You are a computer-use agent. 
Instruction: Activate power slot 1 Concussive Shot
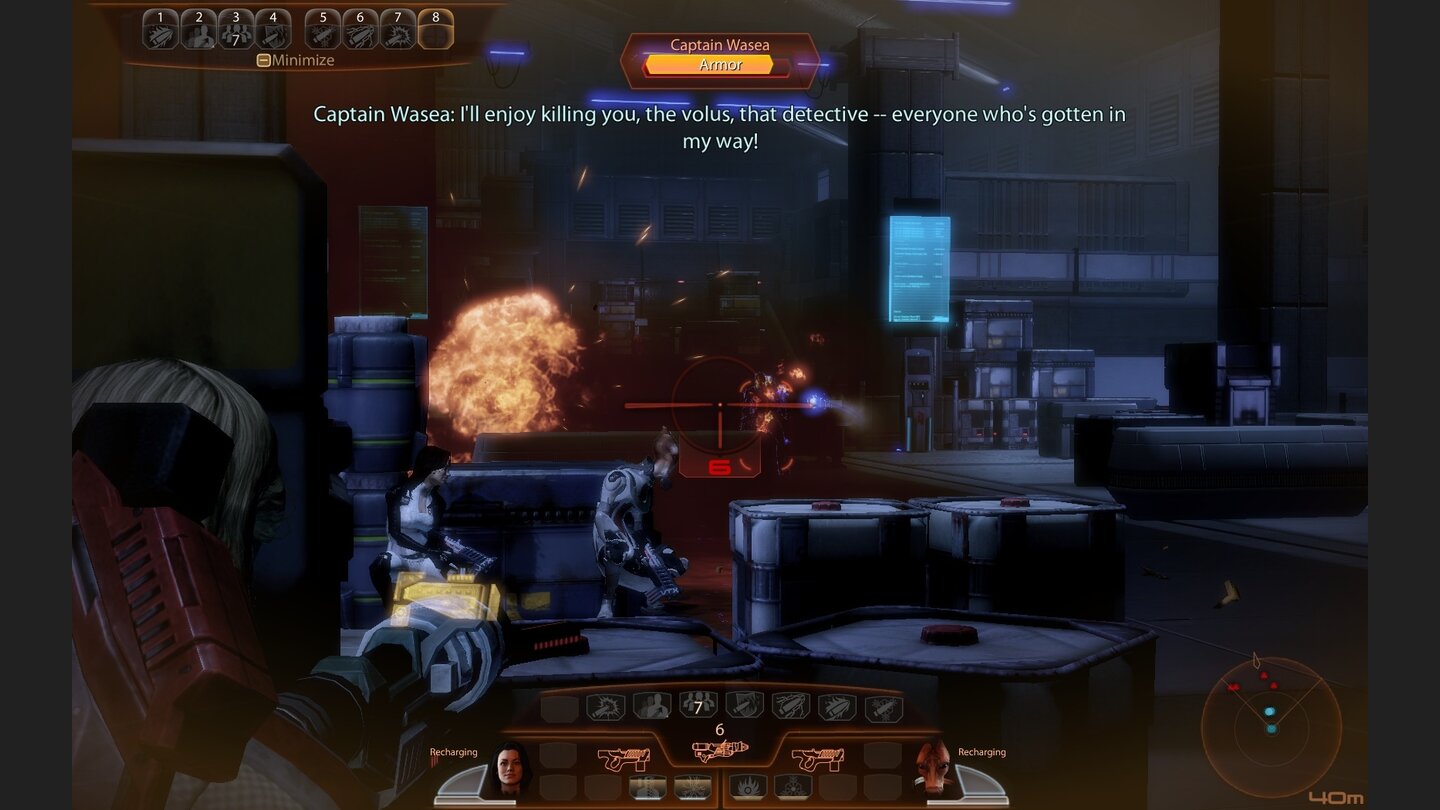coord(160,30)
